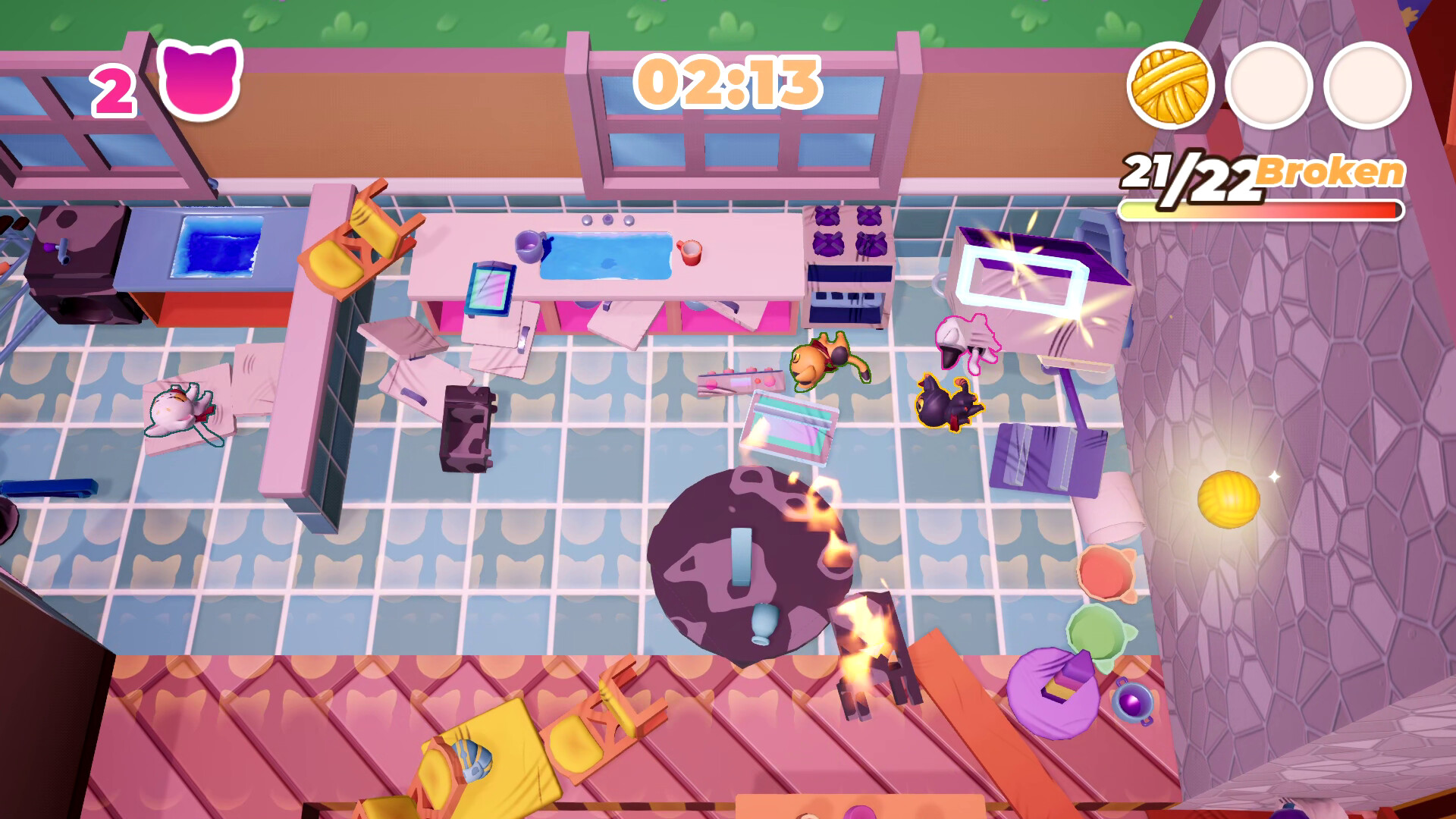Click the pink cat head icon in the score counter
Screen dimensions: 1456x819
(x=199, y=83)
